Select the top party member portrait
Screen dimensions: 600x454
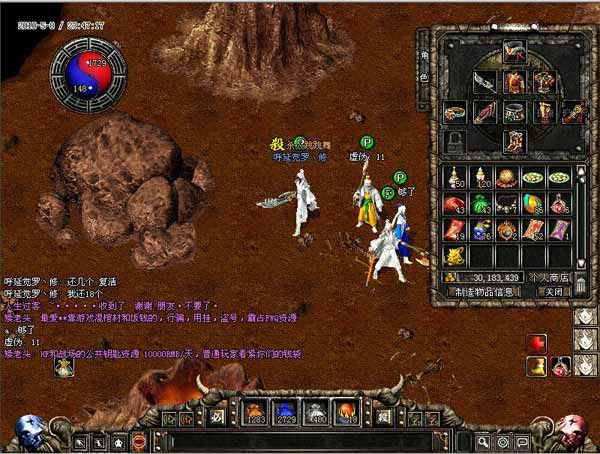(x=586, y=318)
